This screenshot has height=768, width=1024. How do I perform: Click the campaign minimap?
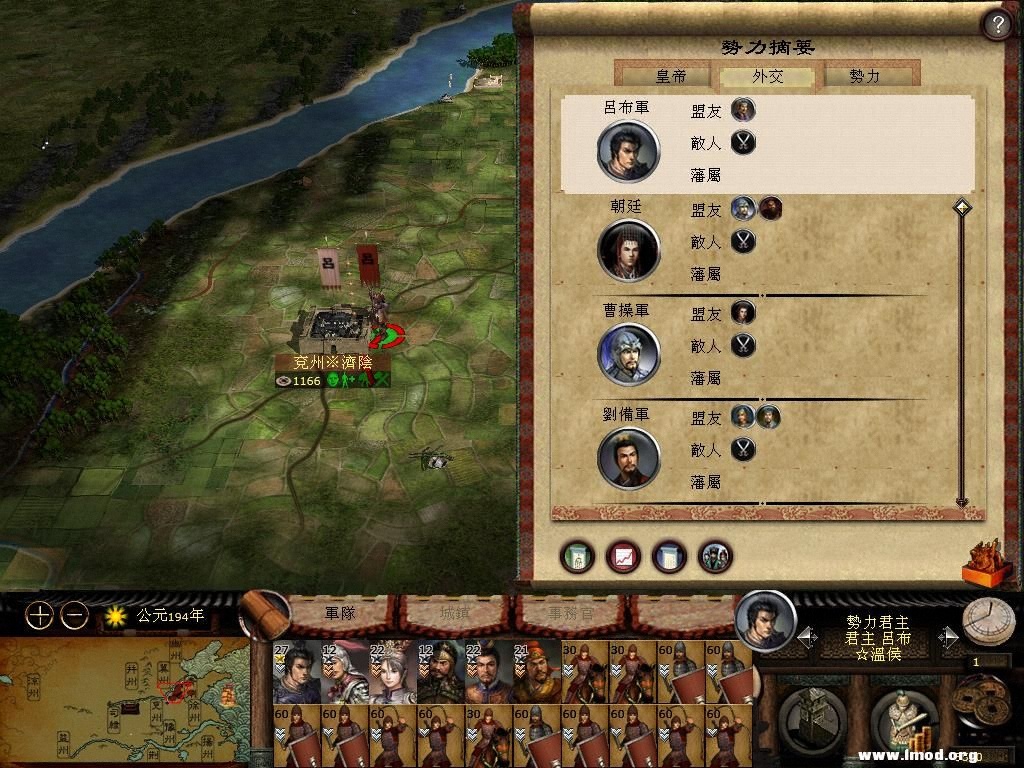click(x=124, y=700)
